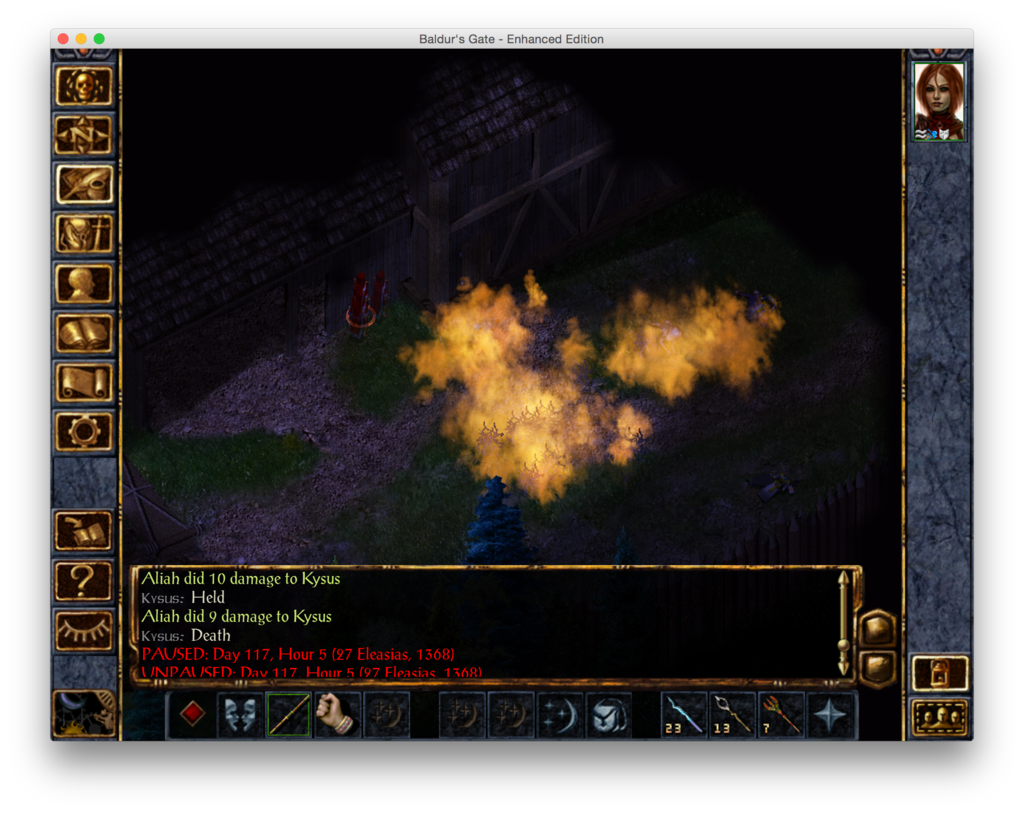This screenshot has height=813, width=1024.
Task: Open the priest scroll button
Action: click(x=84, y=382)
